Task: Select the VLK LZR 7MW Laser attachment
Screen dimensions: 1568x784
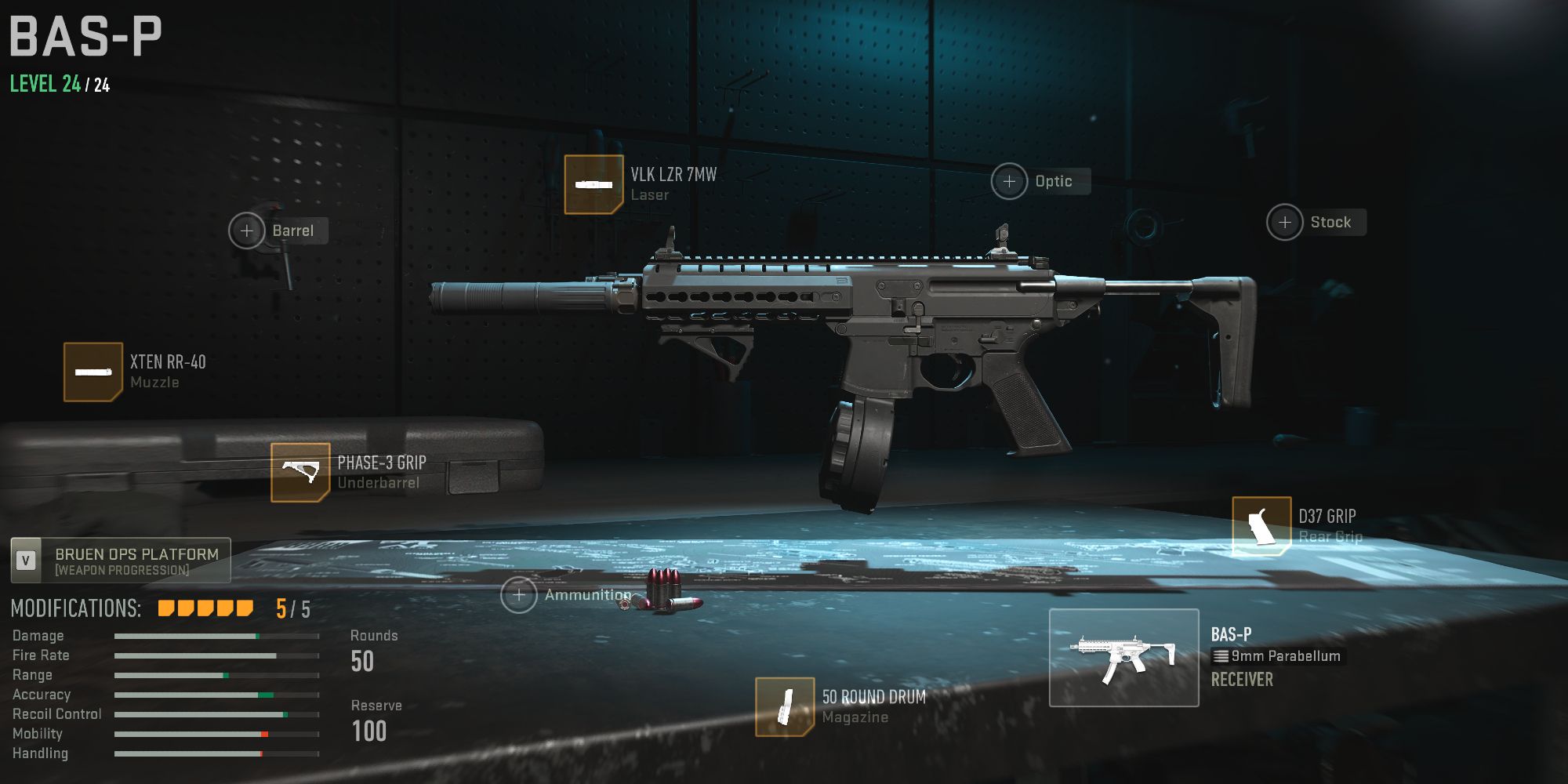Action: (x=594, y=186)
